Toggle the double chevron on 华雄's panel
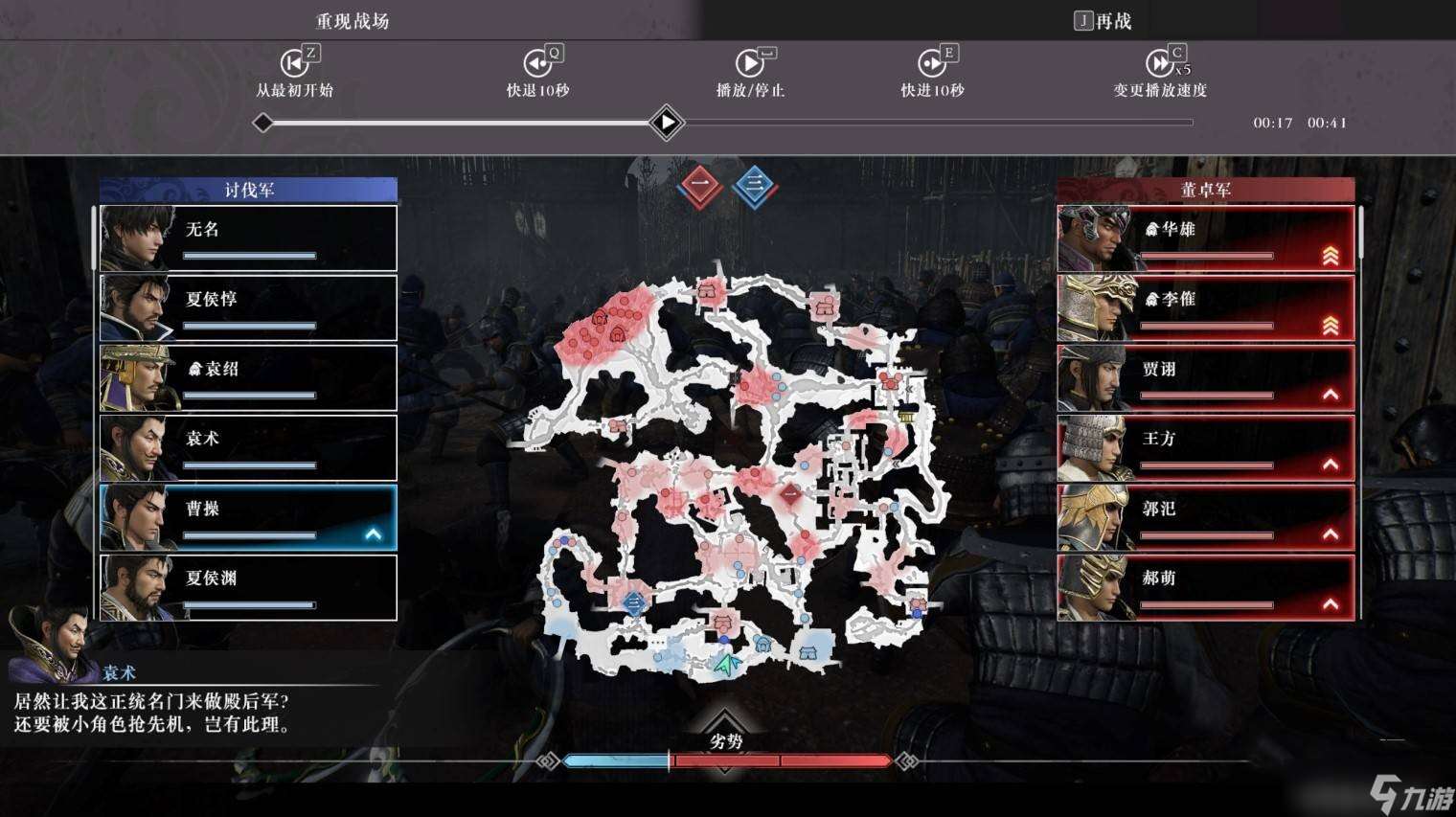 [x=1331, y=255]
